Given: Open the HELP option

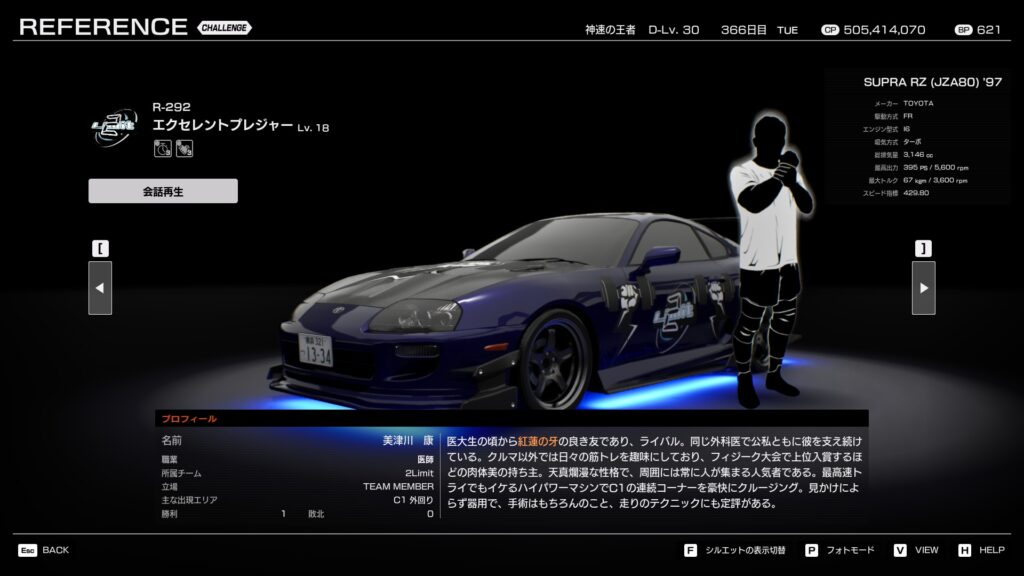Looking at the screenshot, I should point(982,550).
